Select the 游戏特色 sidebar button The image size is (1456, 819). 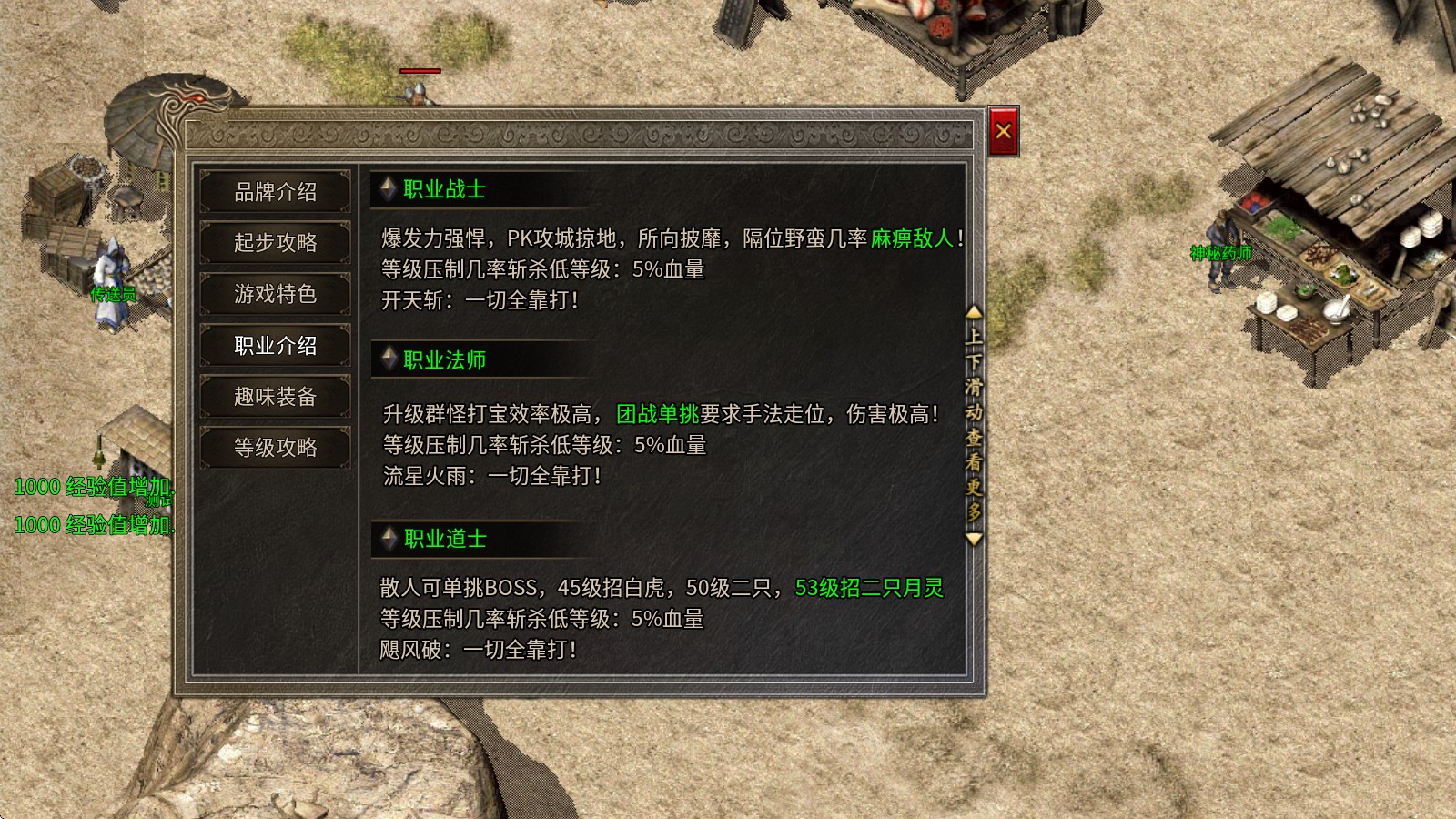pyautogui.click(x=275, y=295)
